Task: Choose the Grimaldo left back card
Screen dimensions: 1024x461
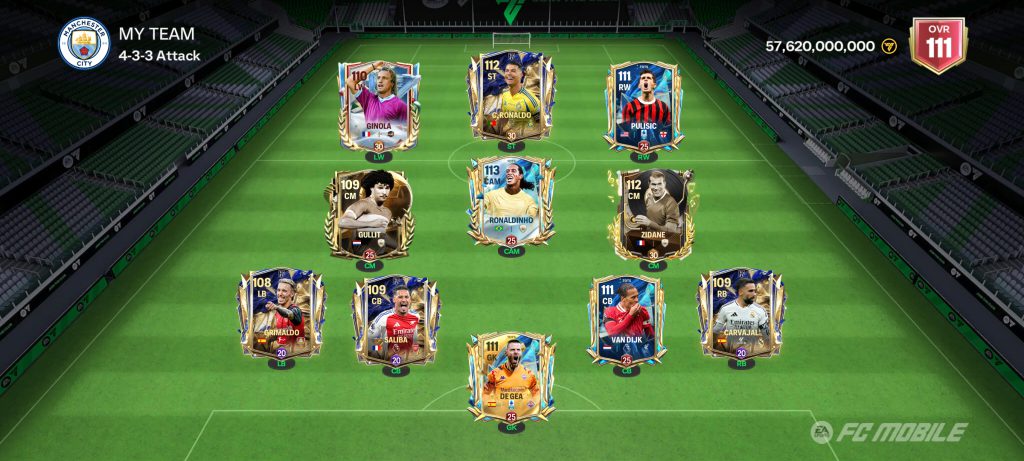Action: [x=281, y=313]
